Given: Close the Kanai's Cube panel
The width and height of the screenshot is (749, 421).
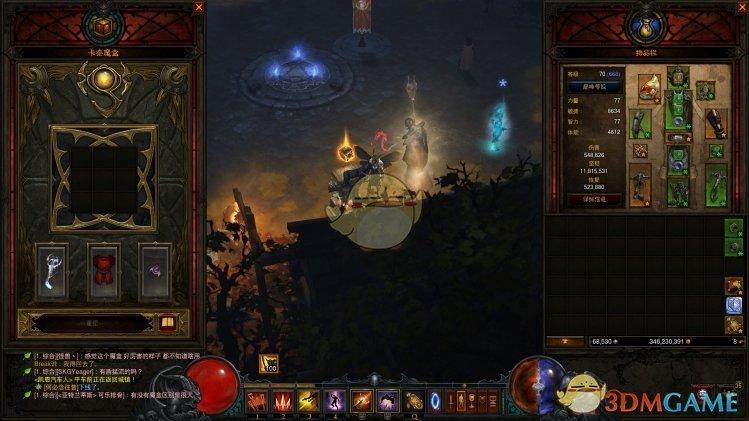Looking at the screenshot, I should [x=198, y=8].
